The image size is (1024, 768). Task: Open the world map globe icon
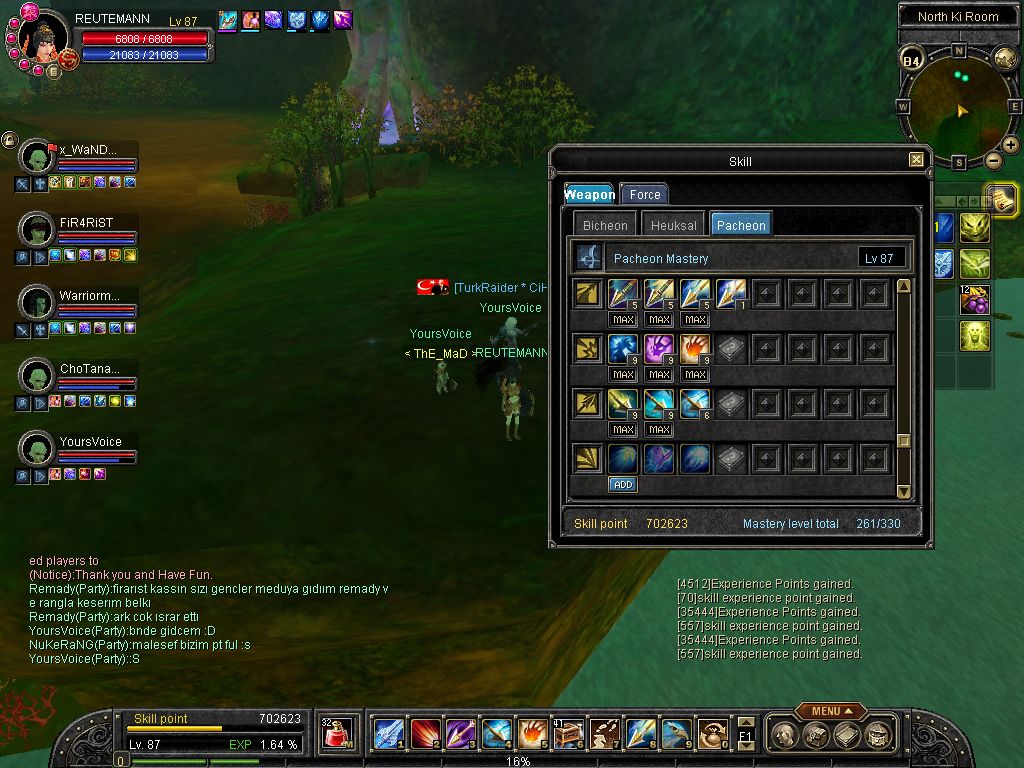[1005, 58]
